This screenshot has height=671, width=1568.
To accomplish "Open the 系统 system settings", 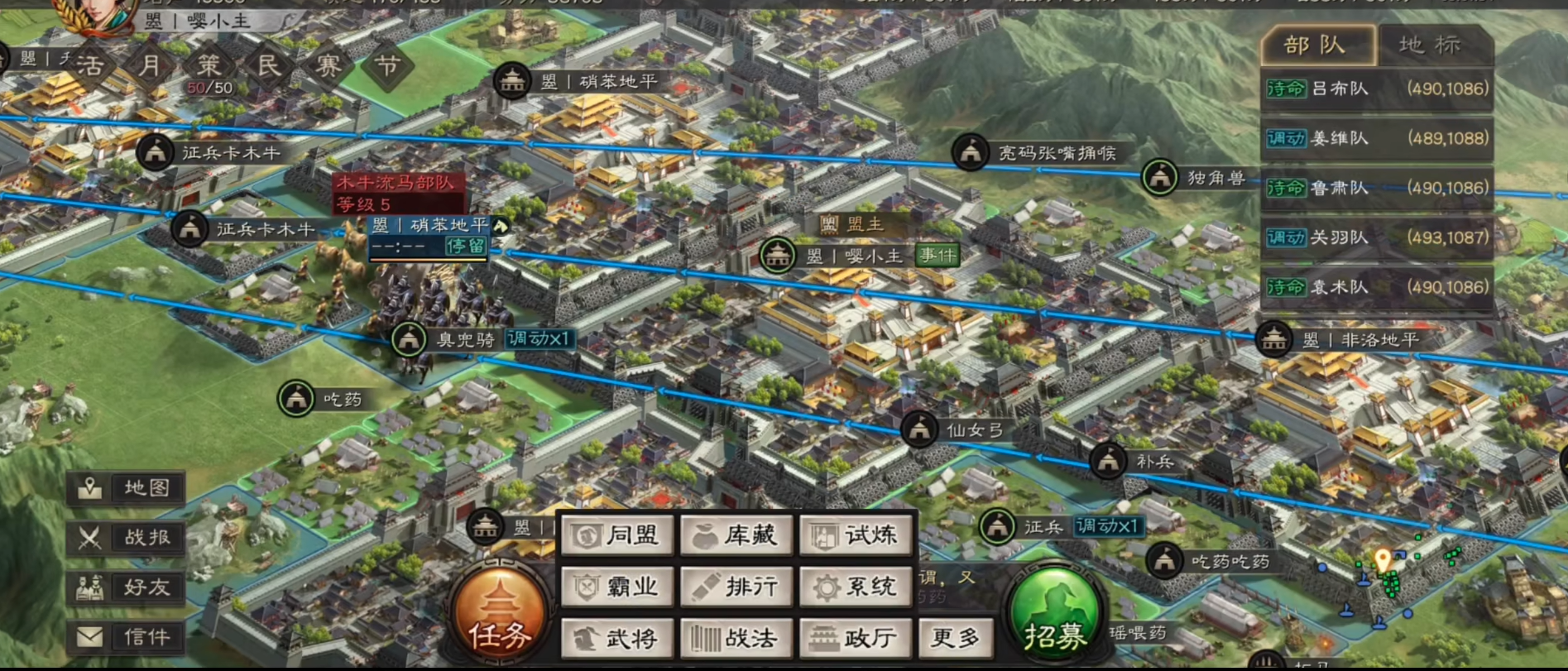I will 856,586.
